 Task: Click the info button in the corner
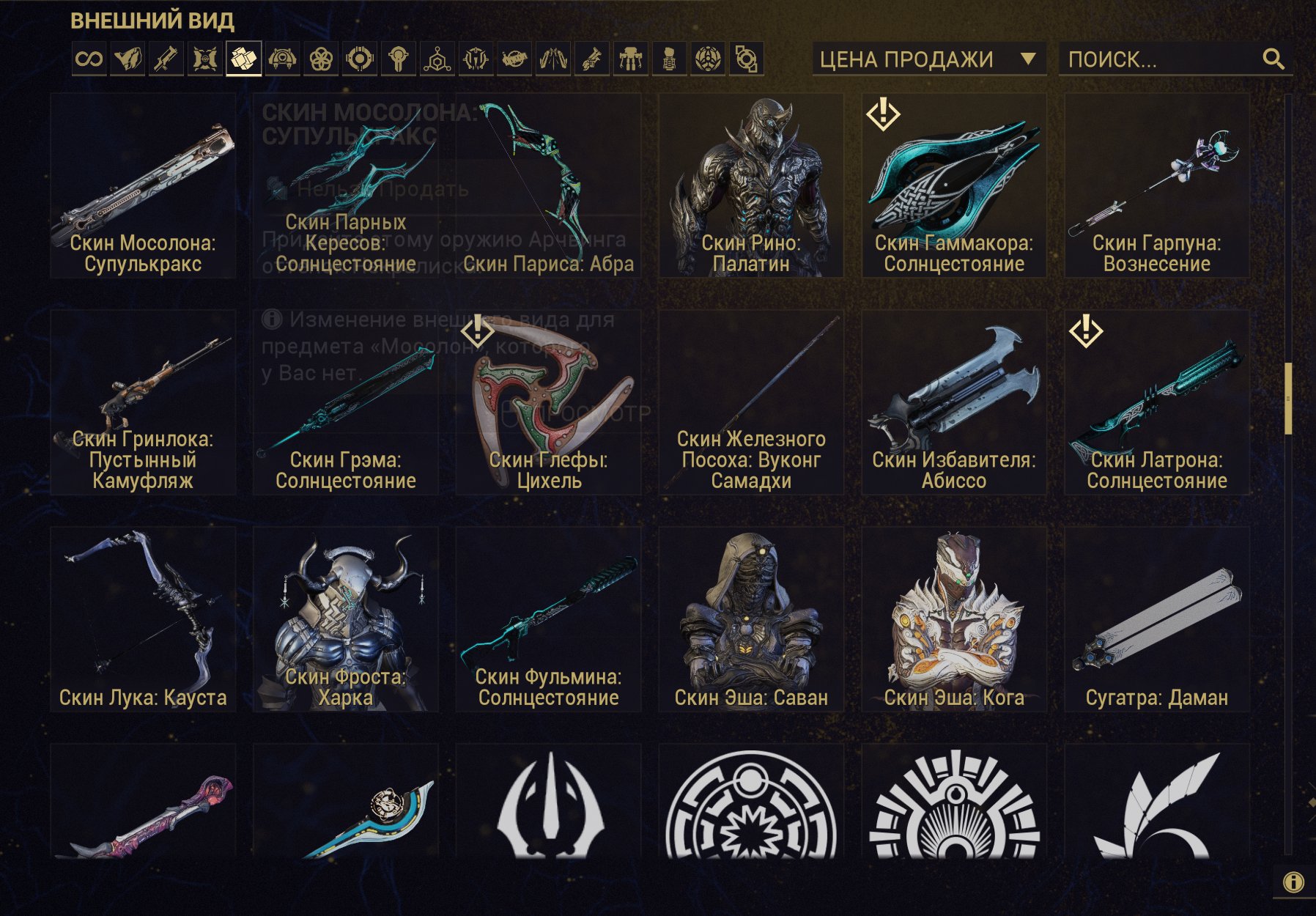click(x=1293, y=882)
